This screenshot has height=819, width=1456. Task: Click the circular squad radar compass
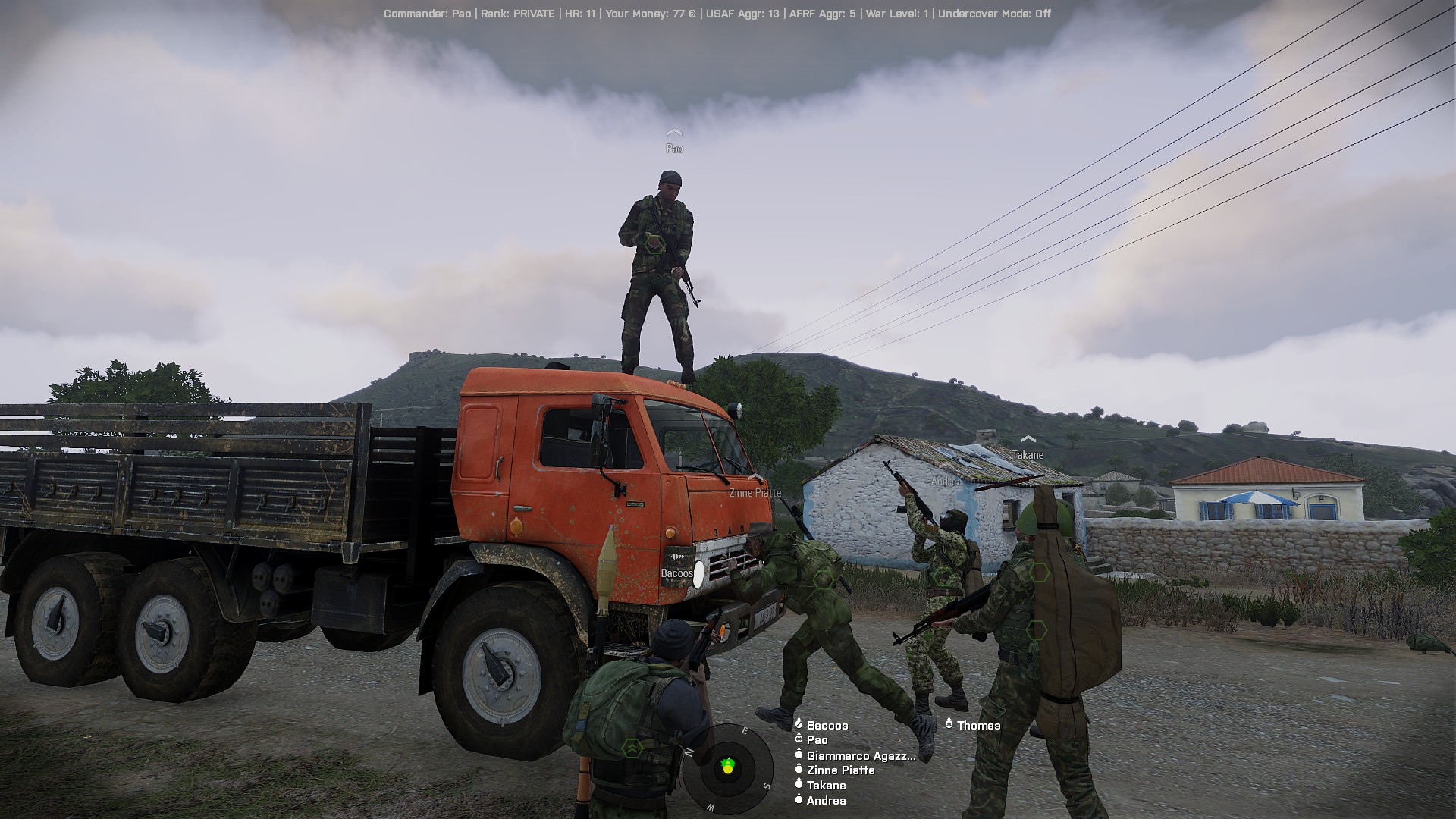click(x=727, y=767)
